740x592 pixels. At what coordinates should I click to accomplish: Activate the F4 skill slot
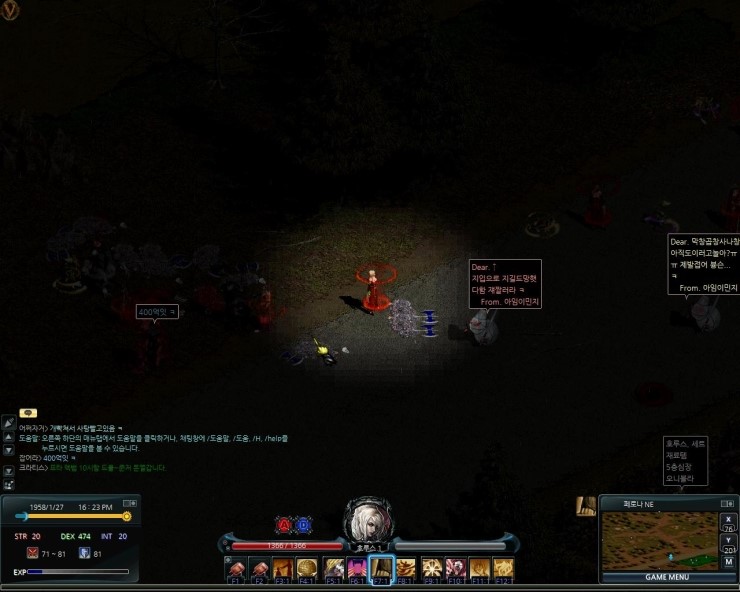click(309, 569)
